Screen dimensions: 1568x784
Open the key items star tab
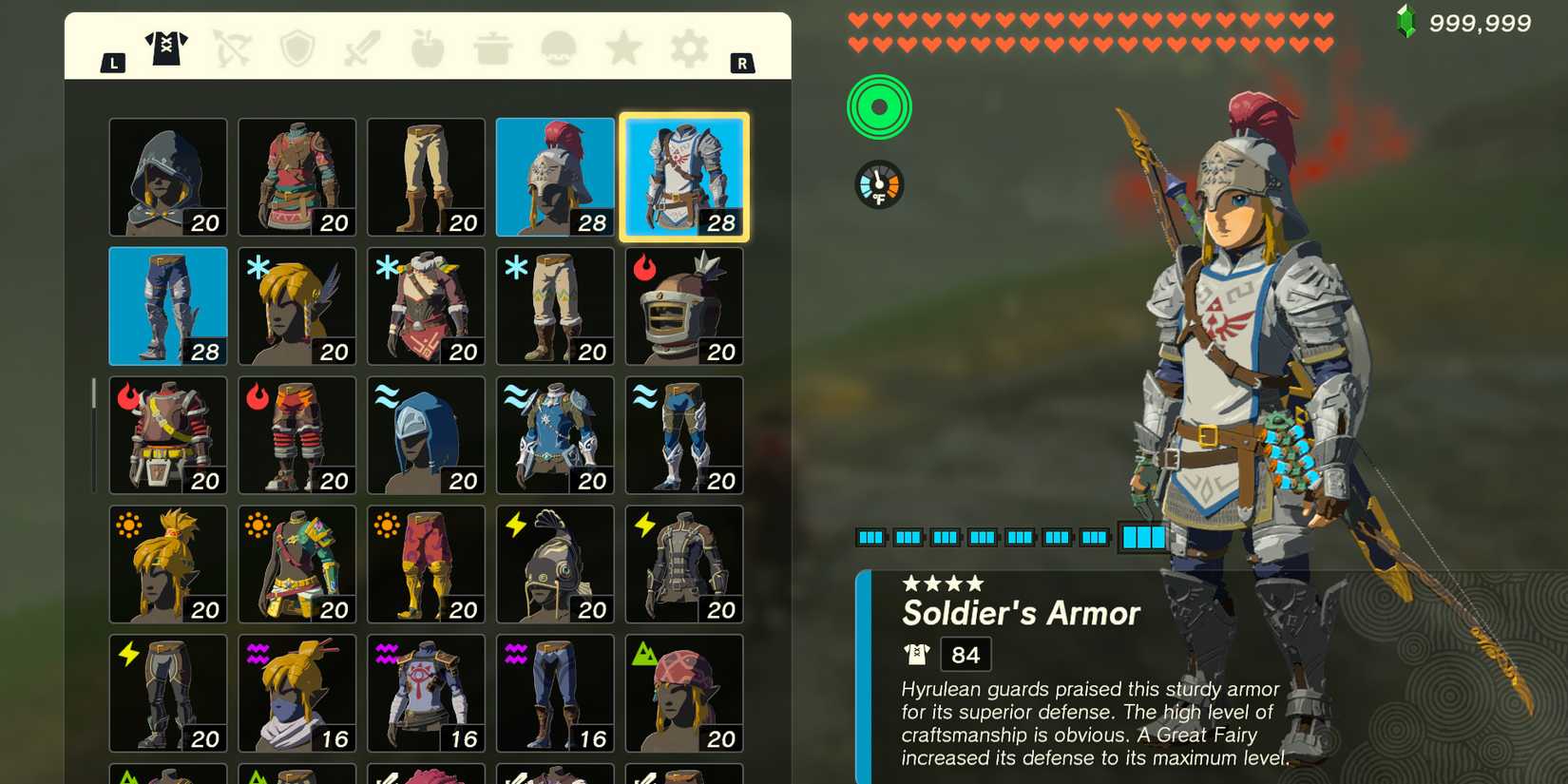[624, 49]
